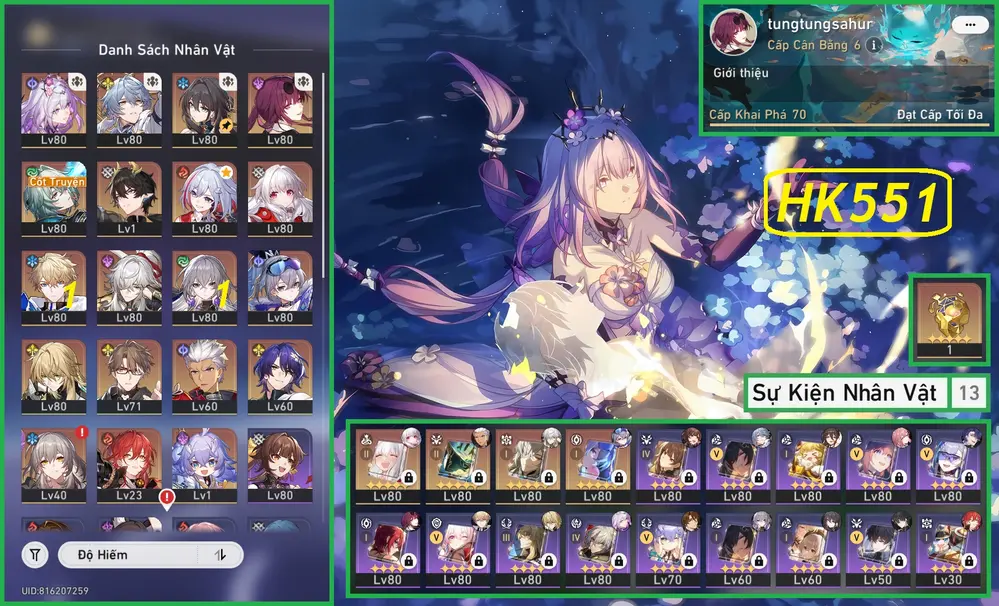
Task: Select the character with goggles on head
Action: (280, 284)
